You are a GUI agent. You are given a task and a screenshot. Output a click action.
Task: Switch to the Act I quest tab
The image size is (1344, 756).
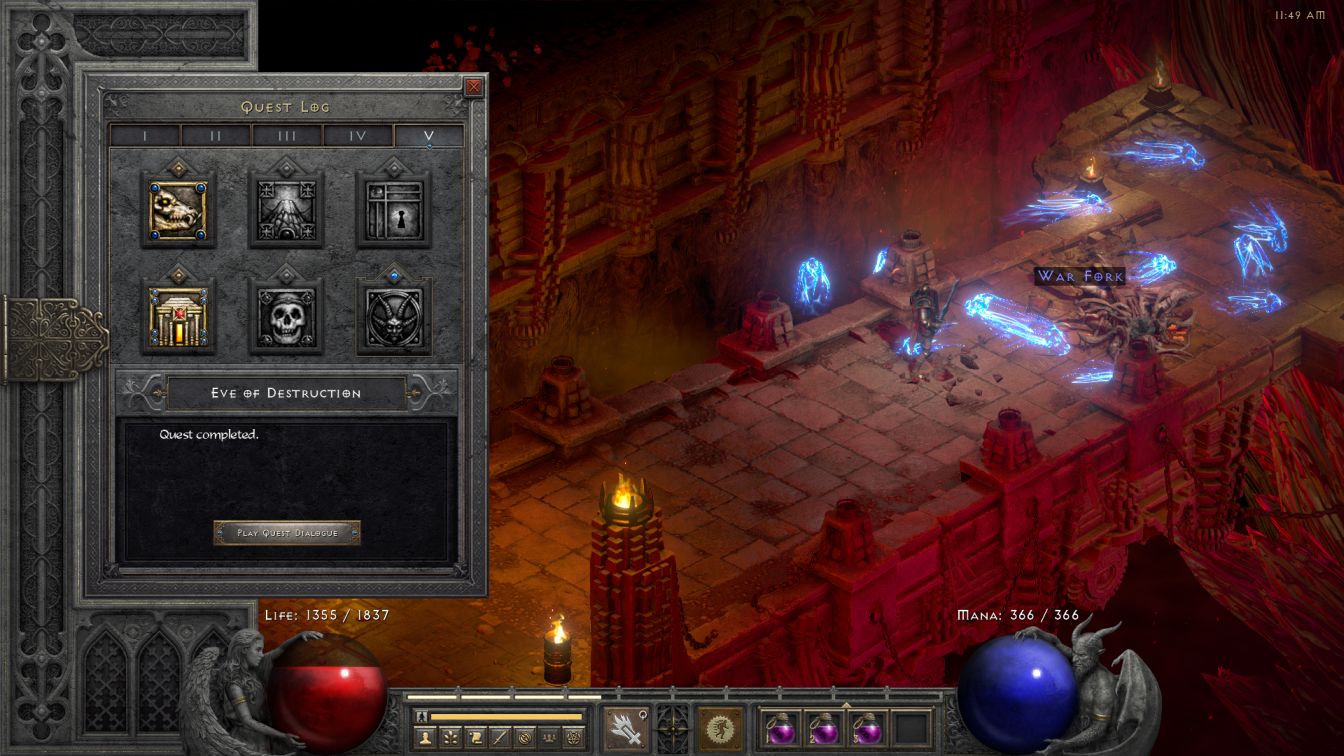(x=145, y=136)
